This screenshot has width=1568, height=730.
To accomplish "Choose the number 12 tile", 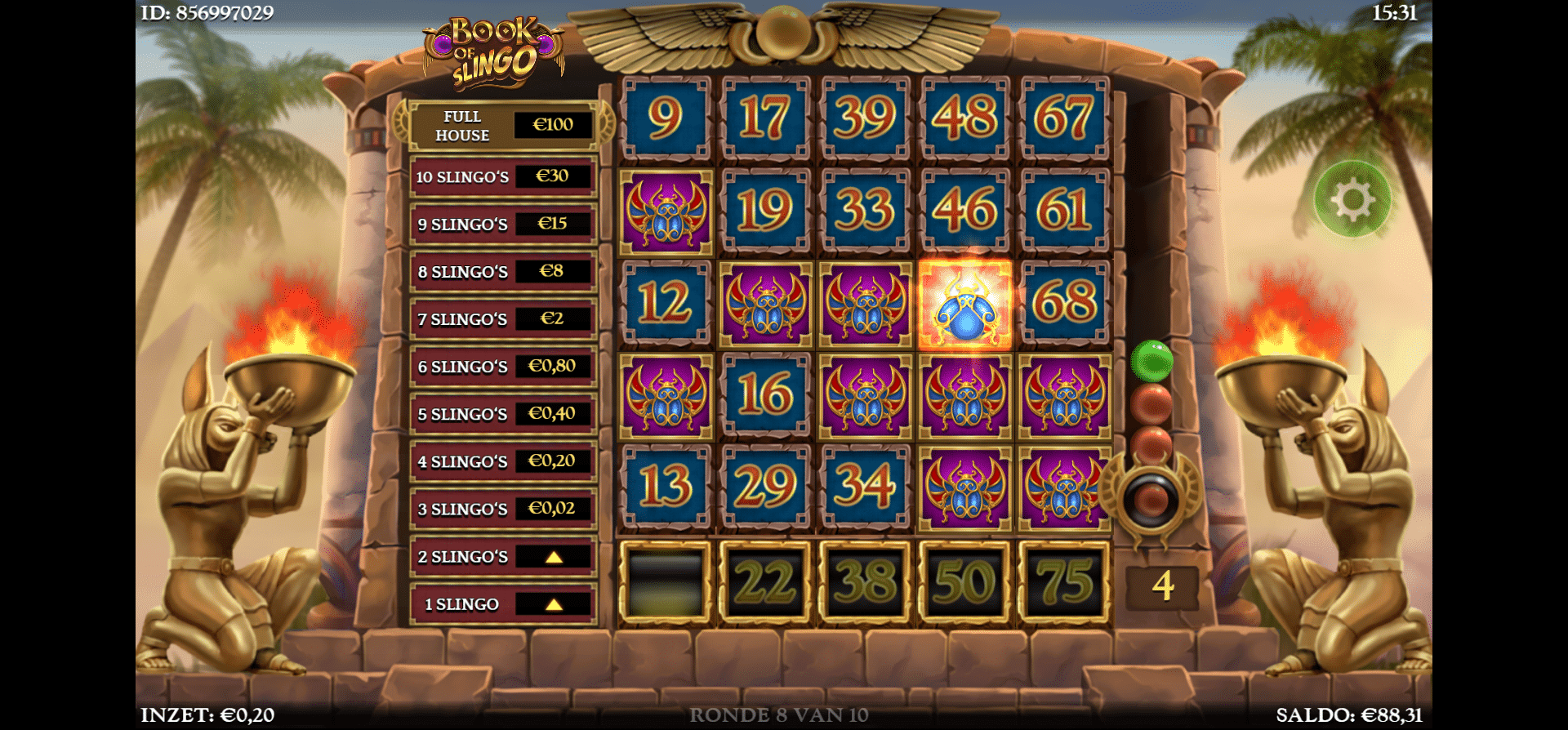I will tap(666, 303).
